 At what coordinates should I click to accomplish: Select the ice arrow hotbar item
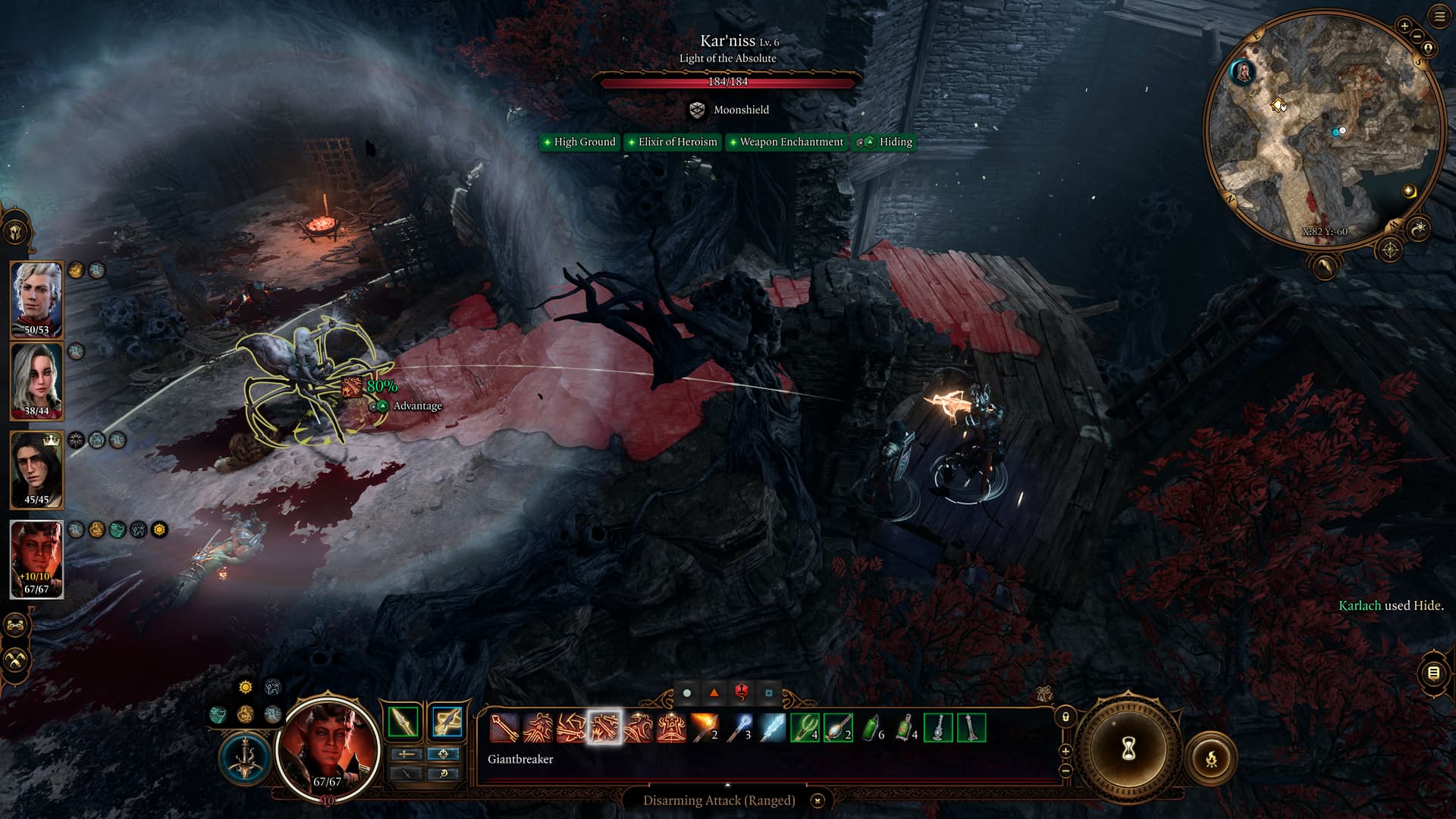coord(772,728)
